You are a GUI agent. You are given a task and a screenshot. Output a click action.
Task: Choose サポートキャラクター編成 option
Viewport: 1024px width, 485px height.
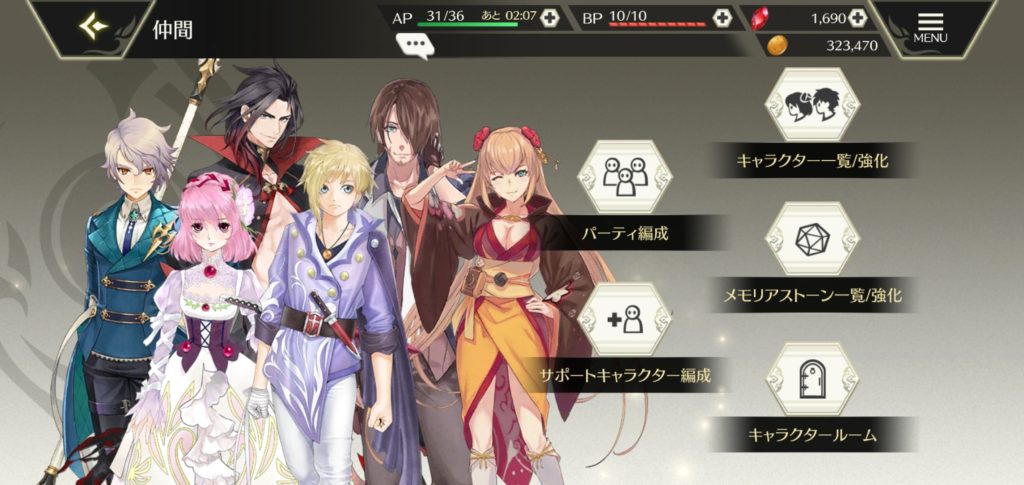(x=625, y=320)
